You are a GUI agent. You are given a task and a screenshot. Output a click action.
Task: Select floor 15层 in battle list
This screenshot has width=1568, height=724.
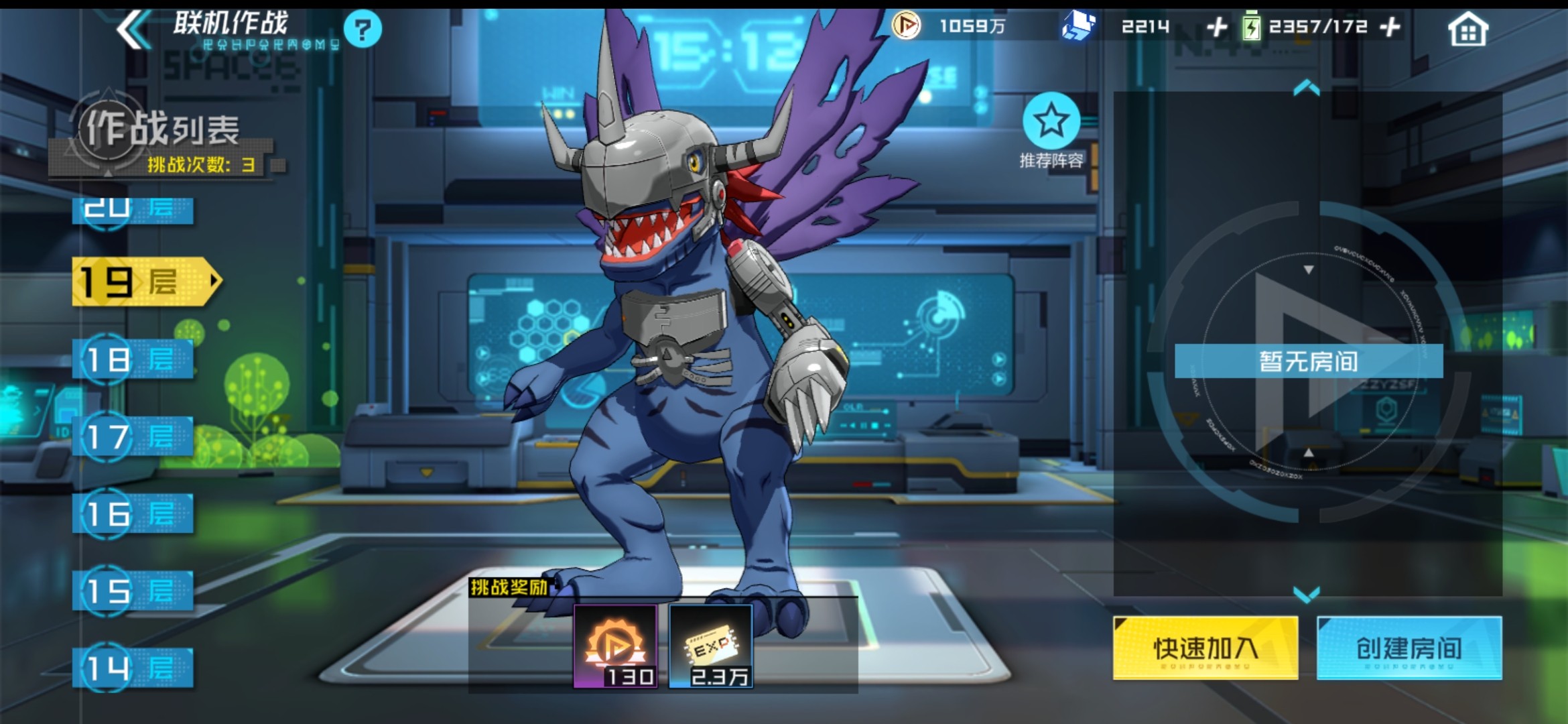tap(133, 591)
